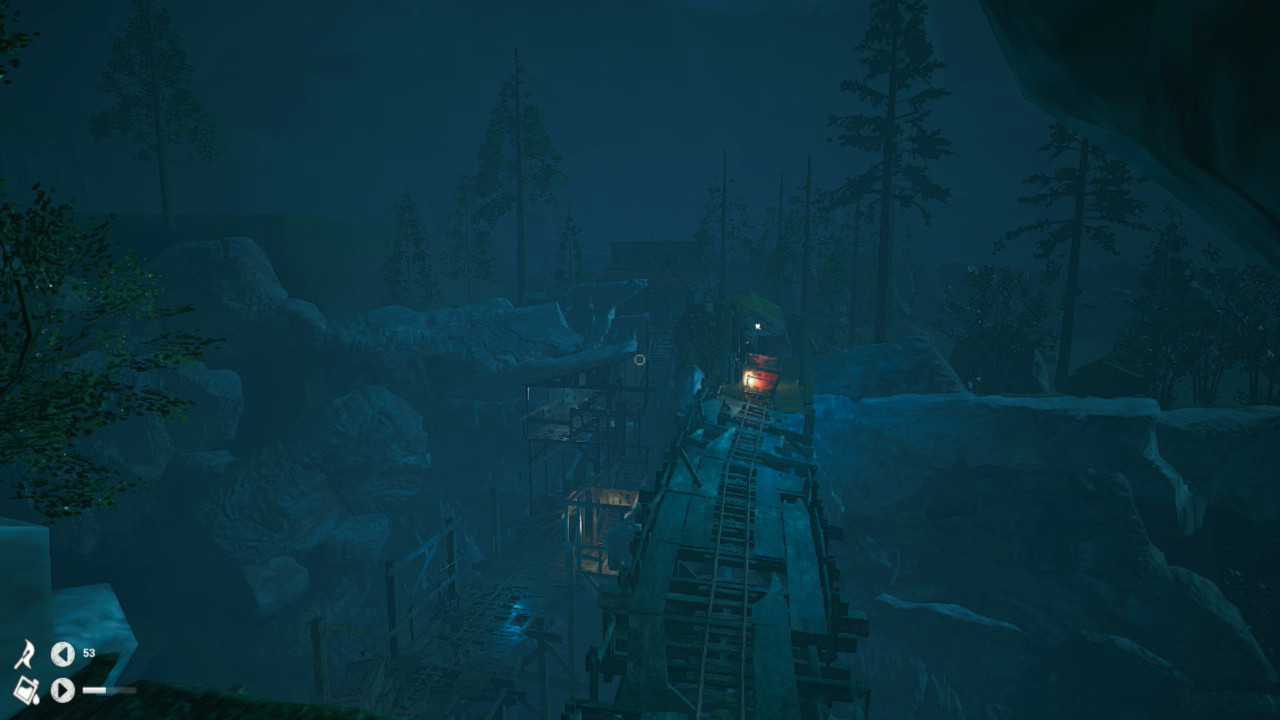
Task: Select the red mine cart in the tunnel
Action: click(764, 370)
